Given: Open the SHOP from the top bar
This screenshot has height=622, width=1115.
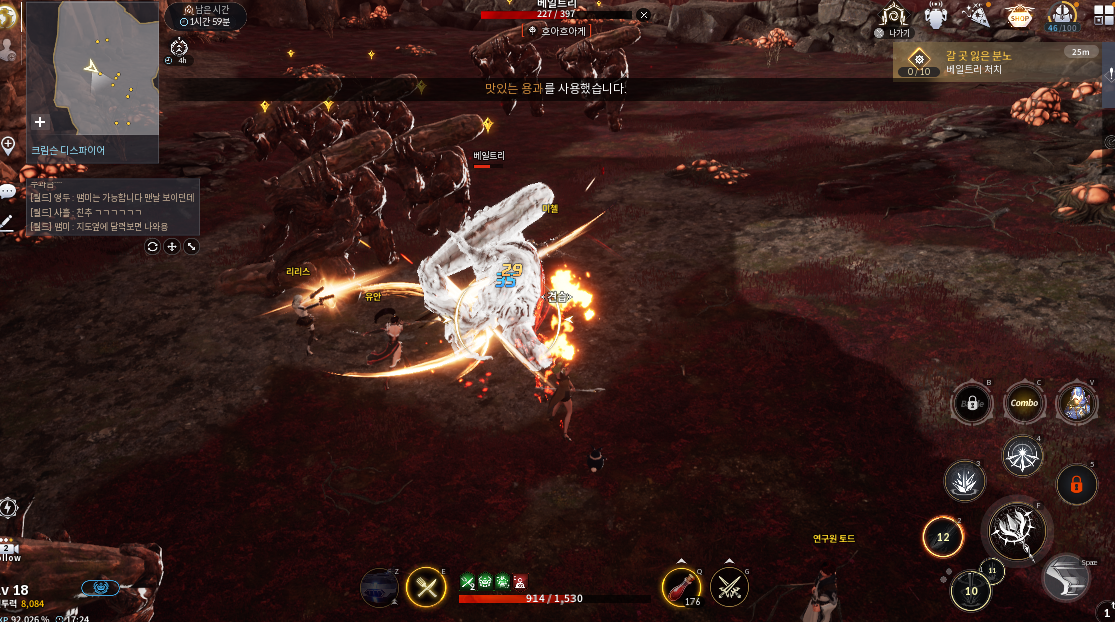Looking at the screenshot, I should [1020, 16].
